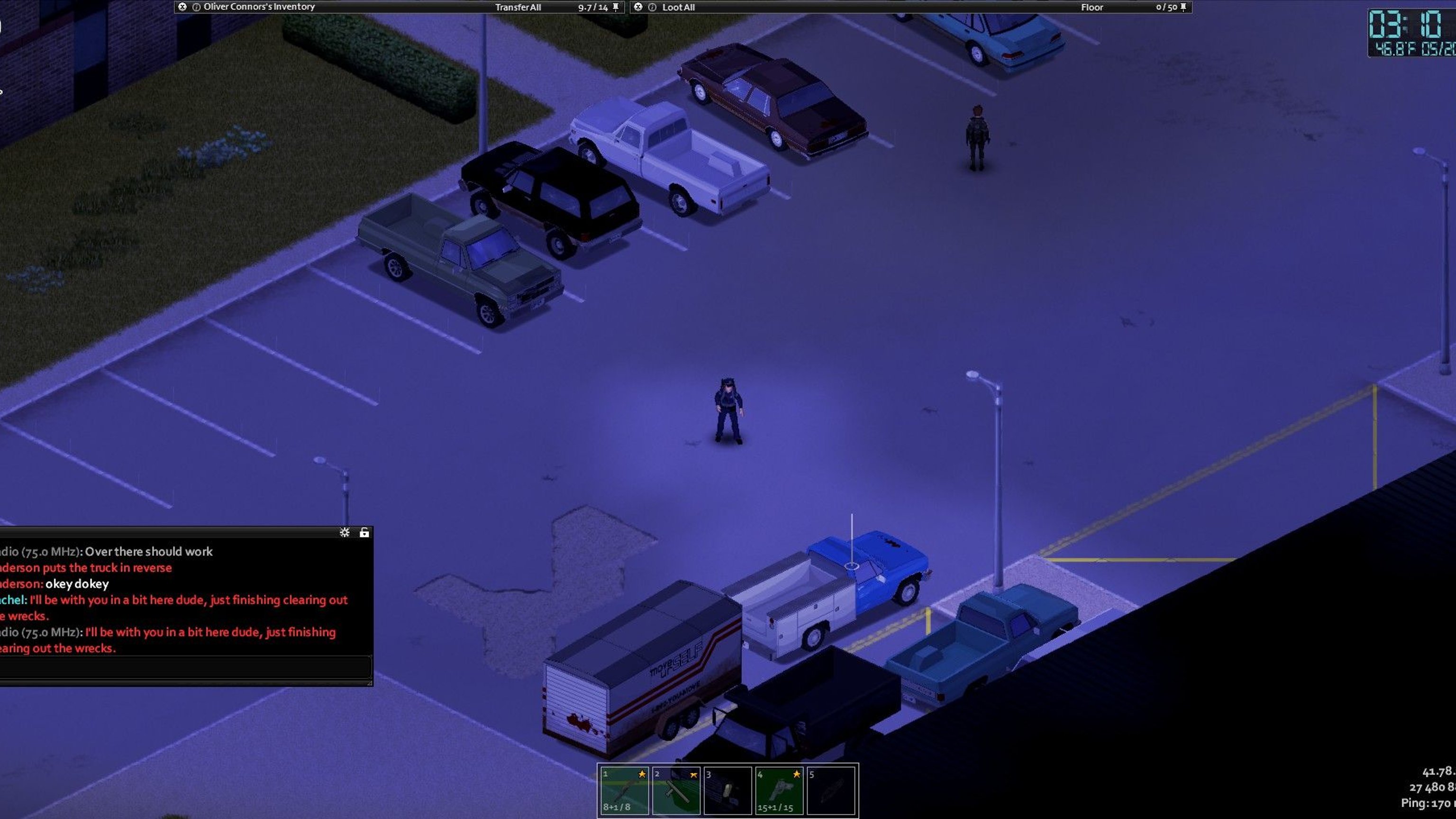Equip the pistol in hotbar slot 4
1456x819 pixels.
(779, 790)
